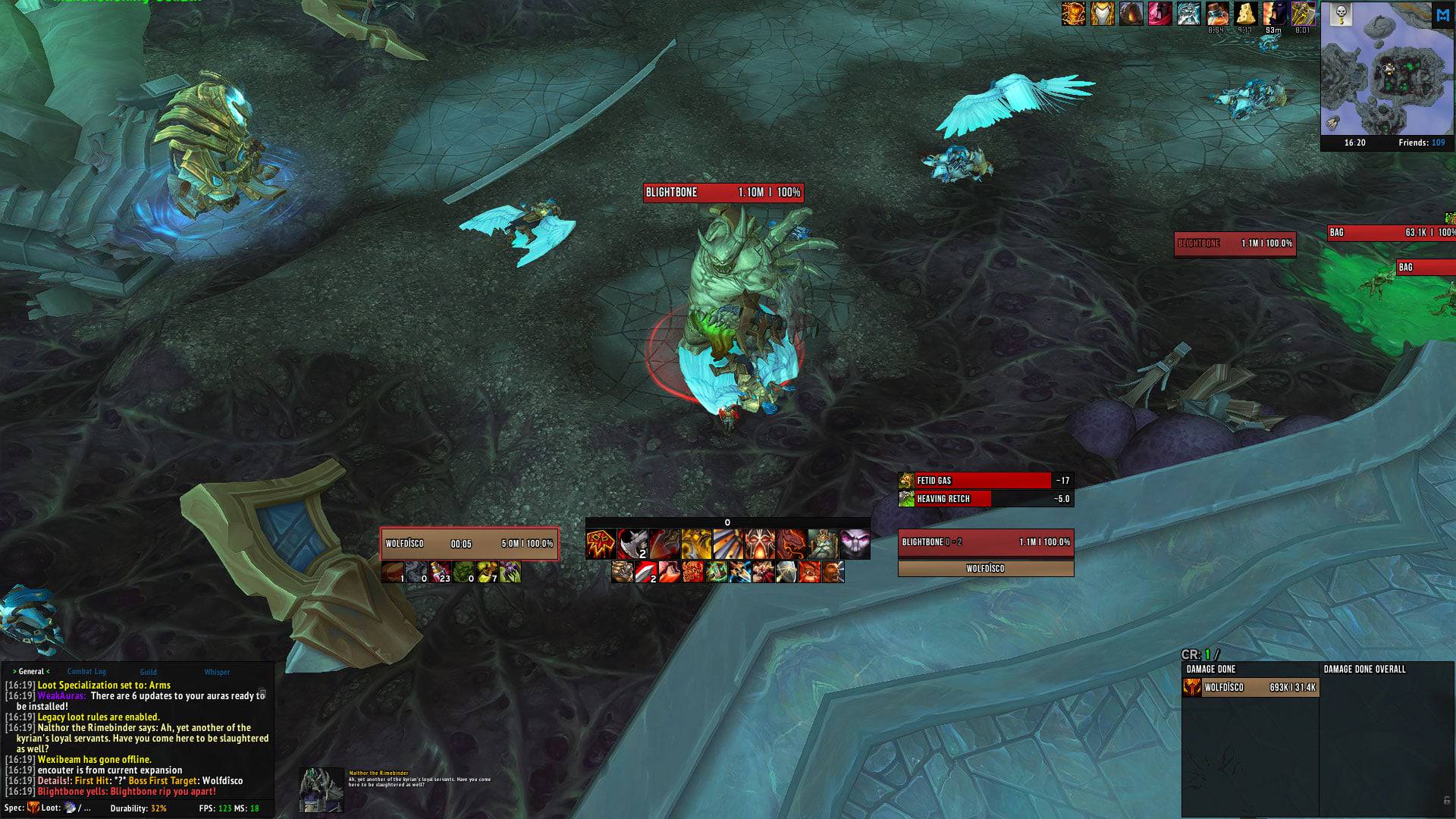Click the Blightbone boss frame with the faded name
1456x819 pixels.
pos(1235,243)
